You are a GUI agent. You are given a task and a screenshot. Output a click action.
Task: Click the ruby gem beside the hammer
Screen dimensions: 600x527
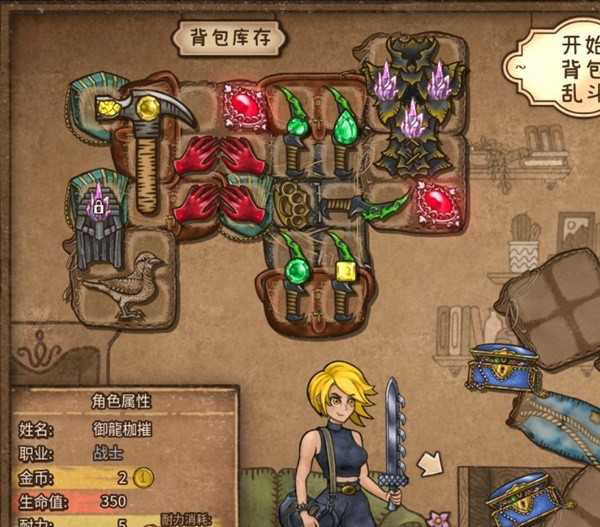pos(243,105)
